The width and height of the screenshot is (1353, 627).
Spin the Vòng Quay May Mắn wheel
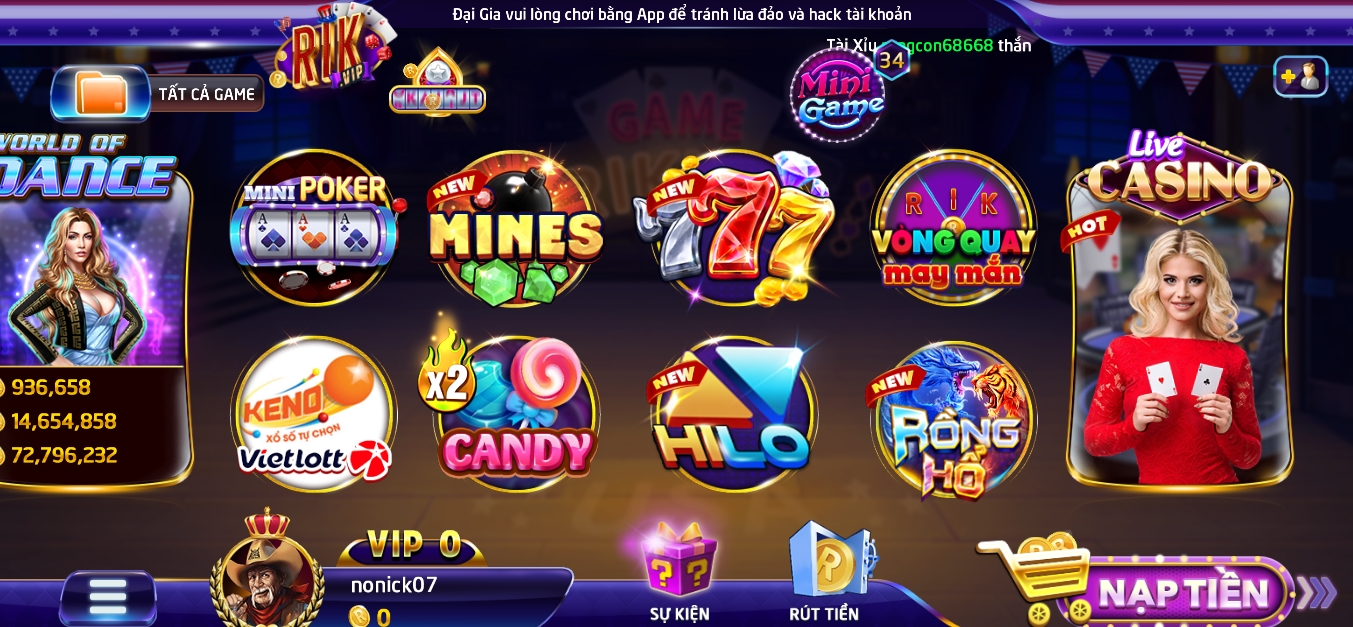[x=952, y=229]
